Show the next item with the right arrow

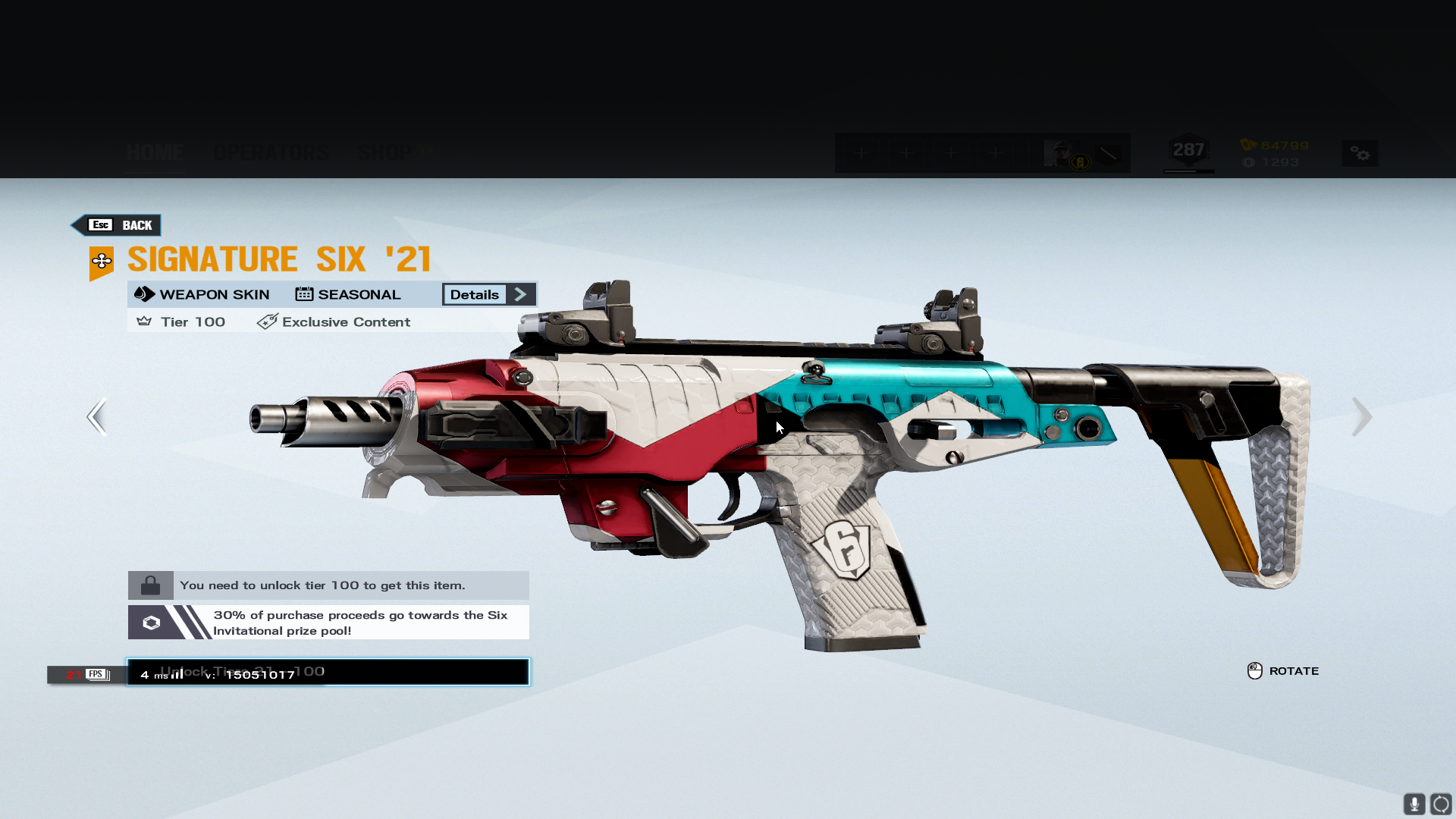coord(1361,416)
